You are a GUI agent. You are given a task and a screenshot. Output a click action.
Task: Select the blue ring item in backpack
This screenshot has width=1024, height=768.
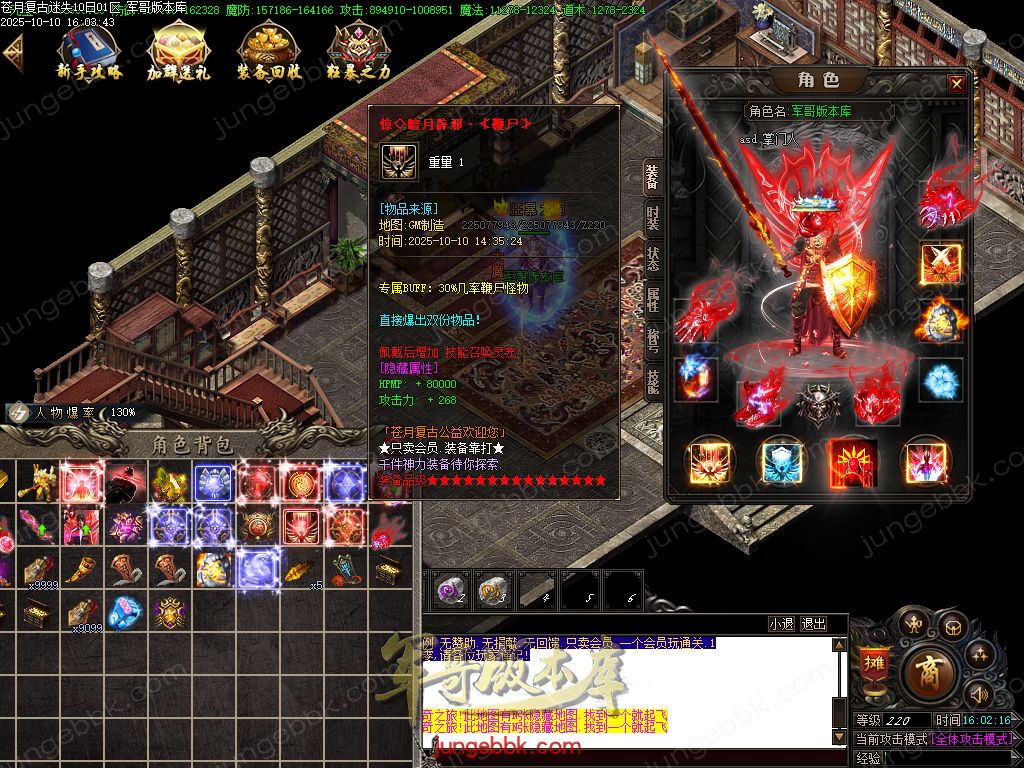[124, 610]
